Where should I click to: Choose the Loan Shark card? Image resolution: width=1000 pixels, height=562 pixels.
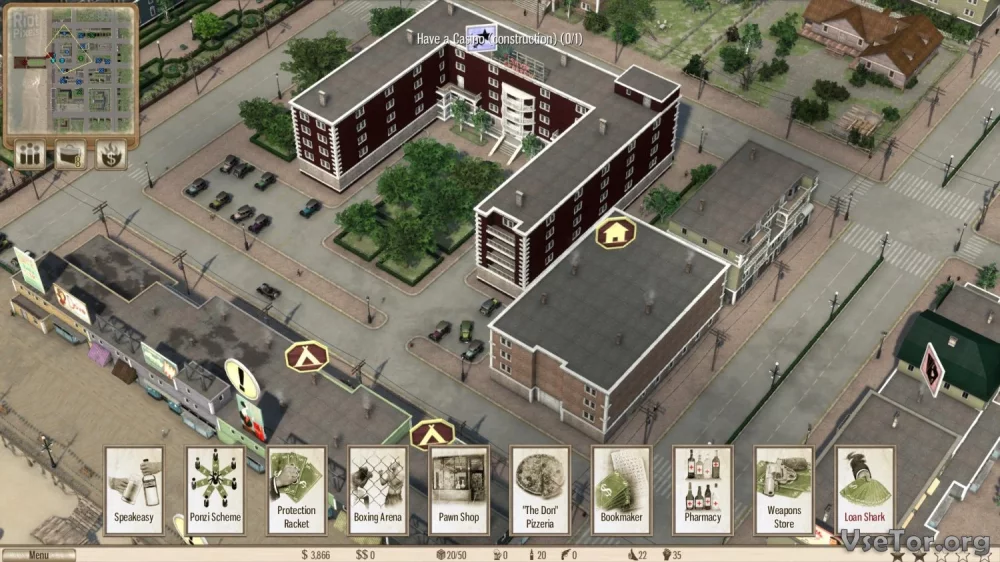(865, 489)
